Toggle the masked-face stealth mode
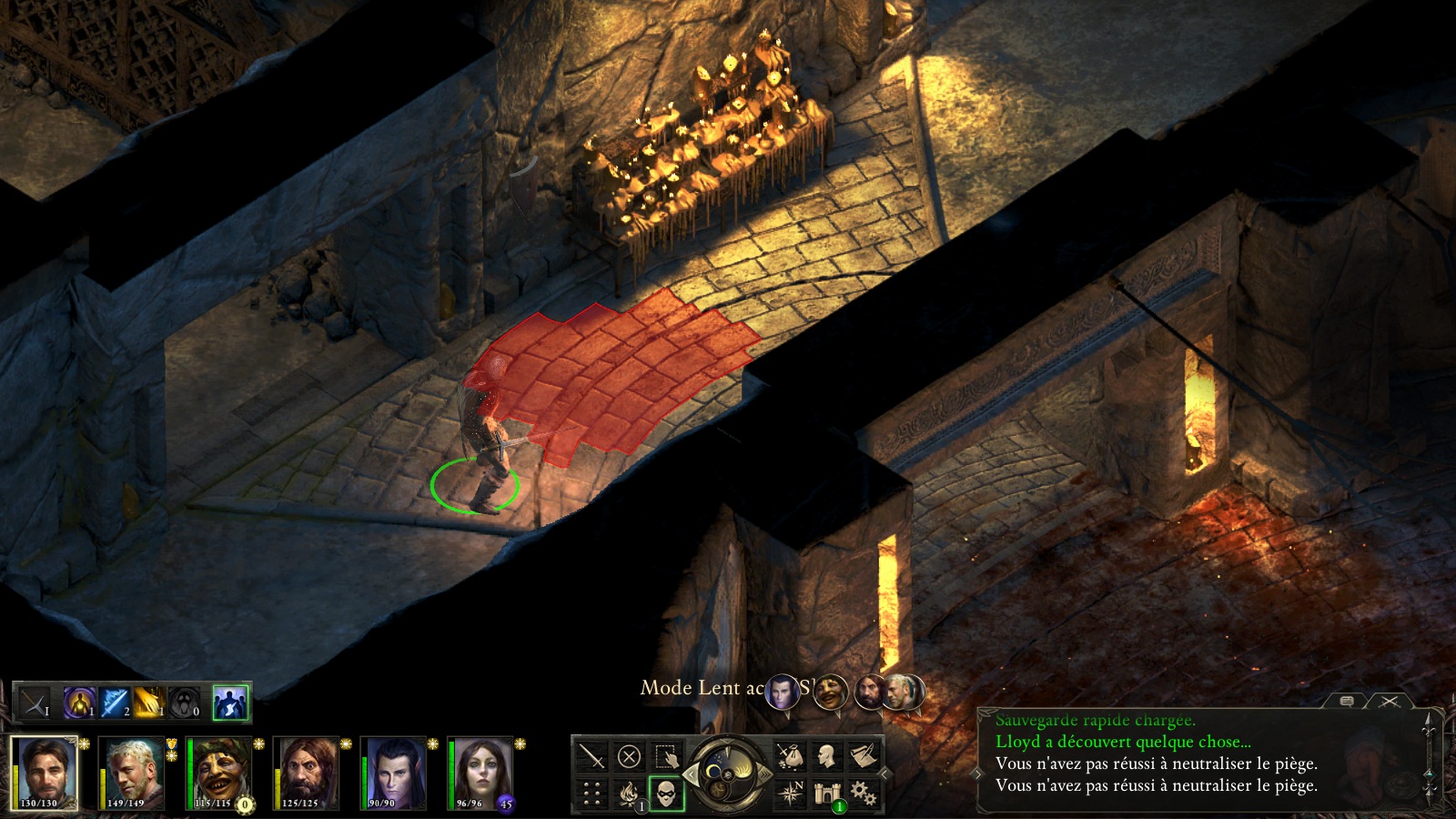Screen dimensions: 1456x819 coord(666,794)
